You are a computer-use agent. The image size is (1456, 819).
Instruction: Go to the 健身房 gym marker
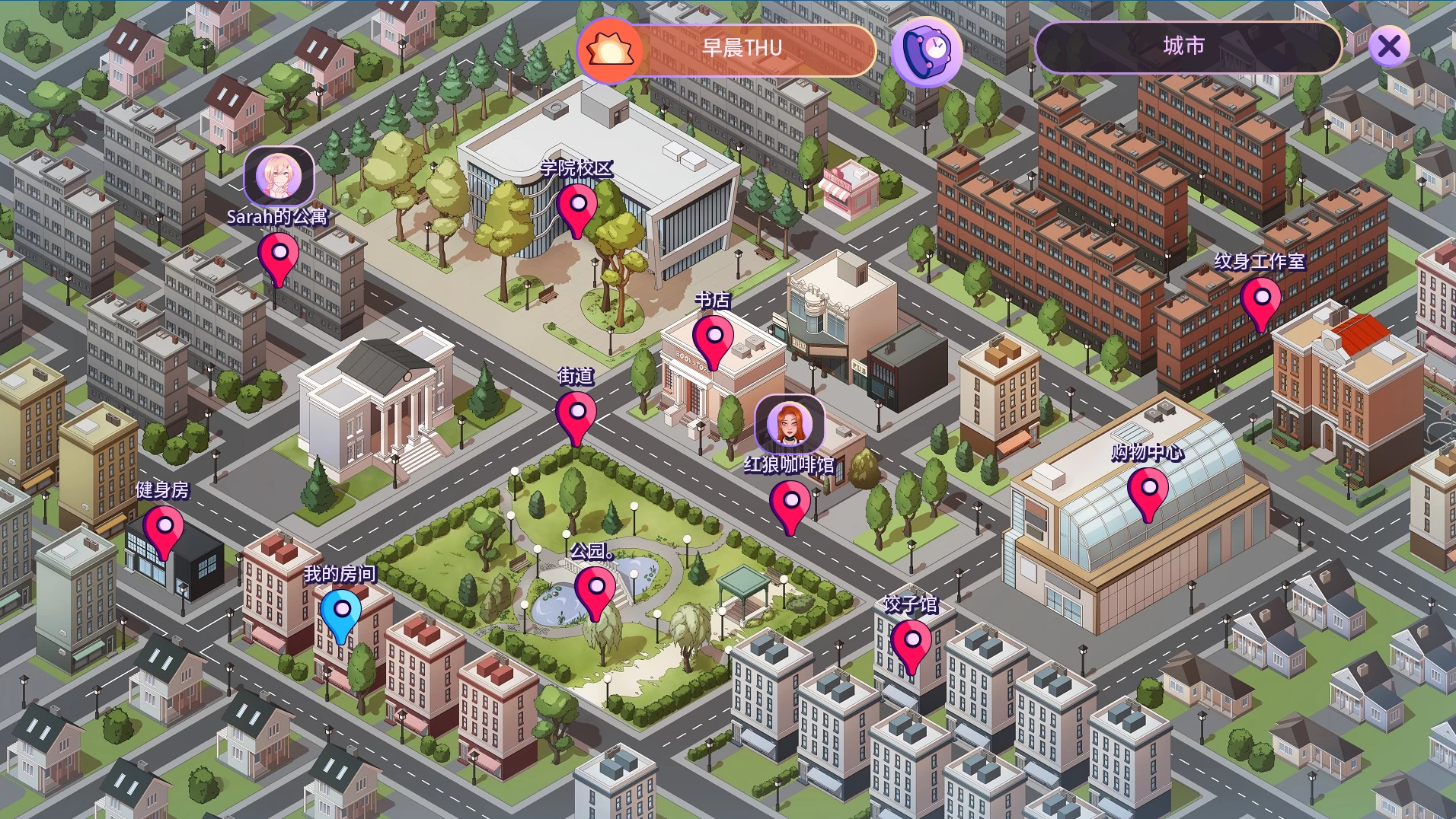tap(164, 529)
